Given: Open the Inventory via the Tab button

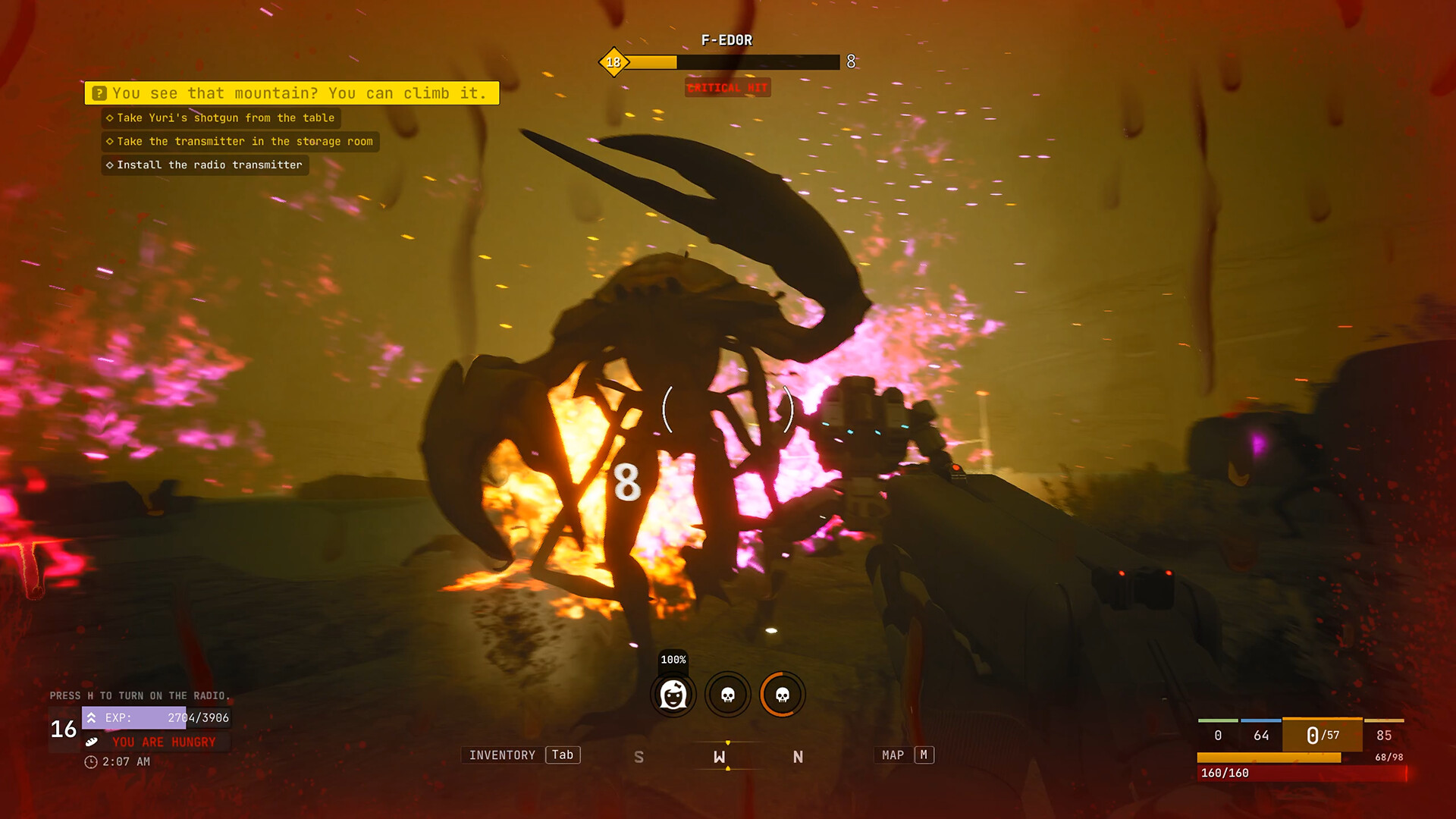Looking at the screenshot, I should pyautogui.click(x=562, y=755).
